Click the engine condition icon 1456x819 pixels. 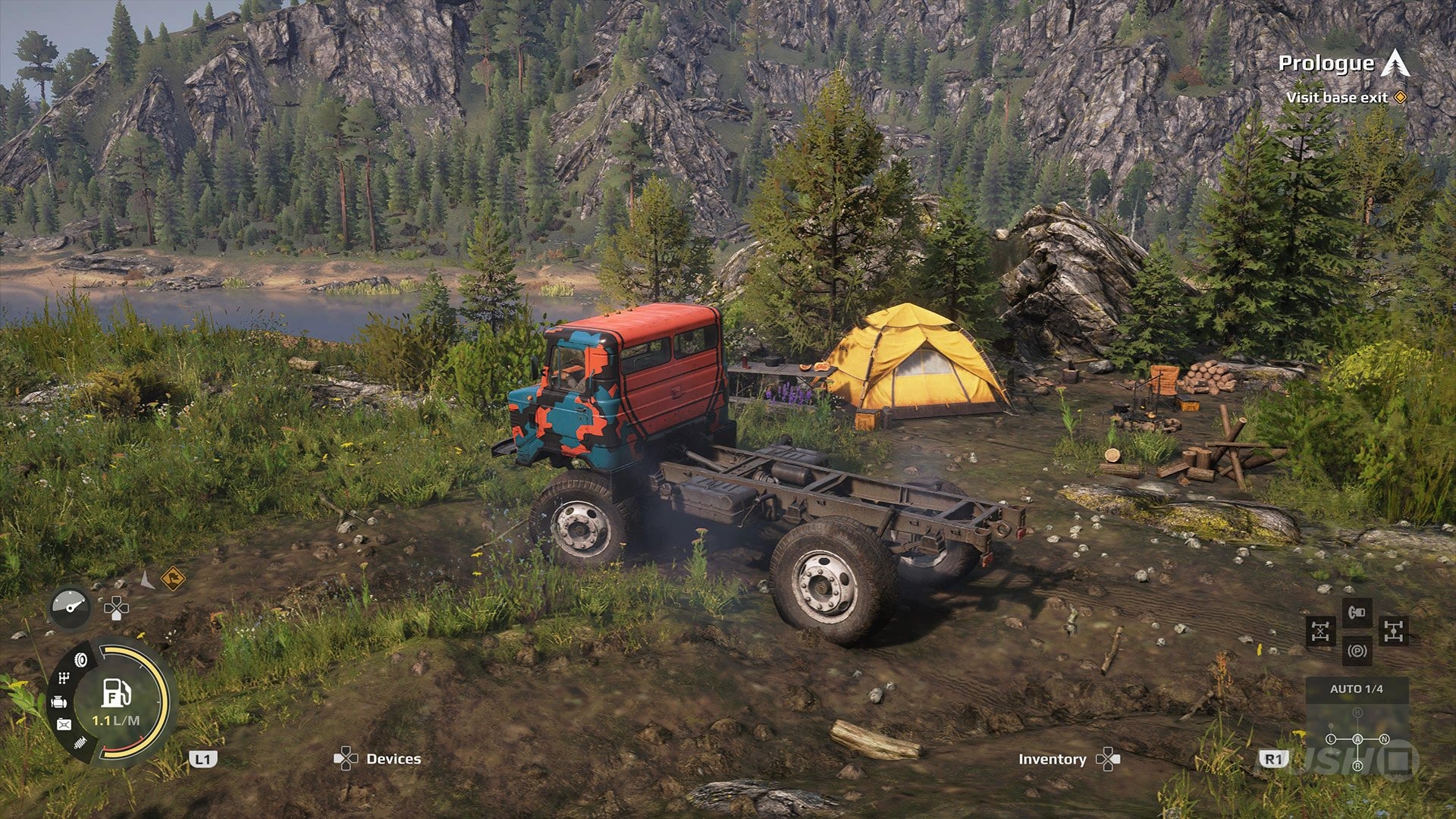[59, 702]
